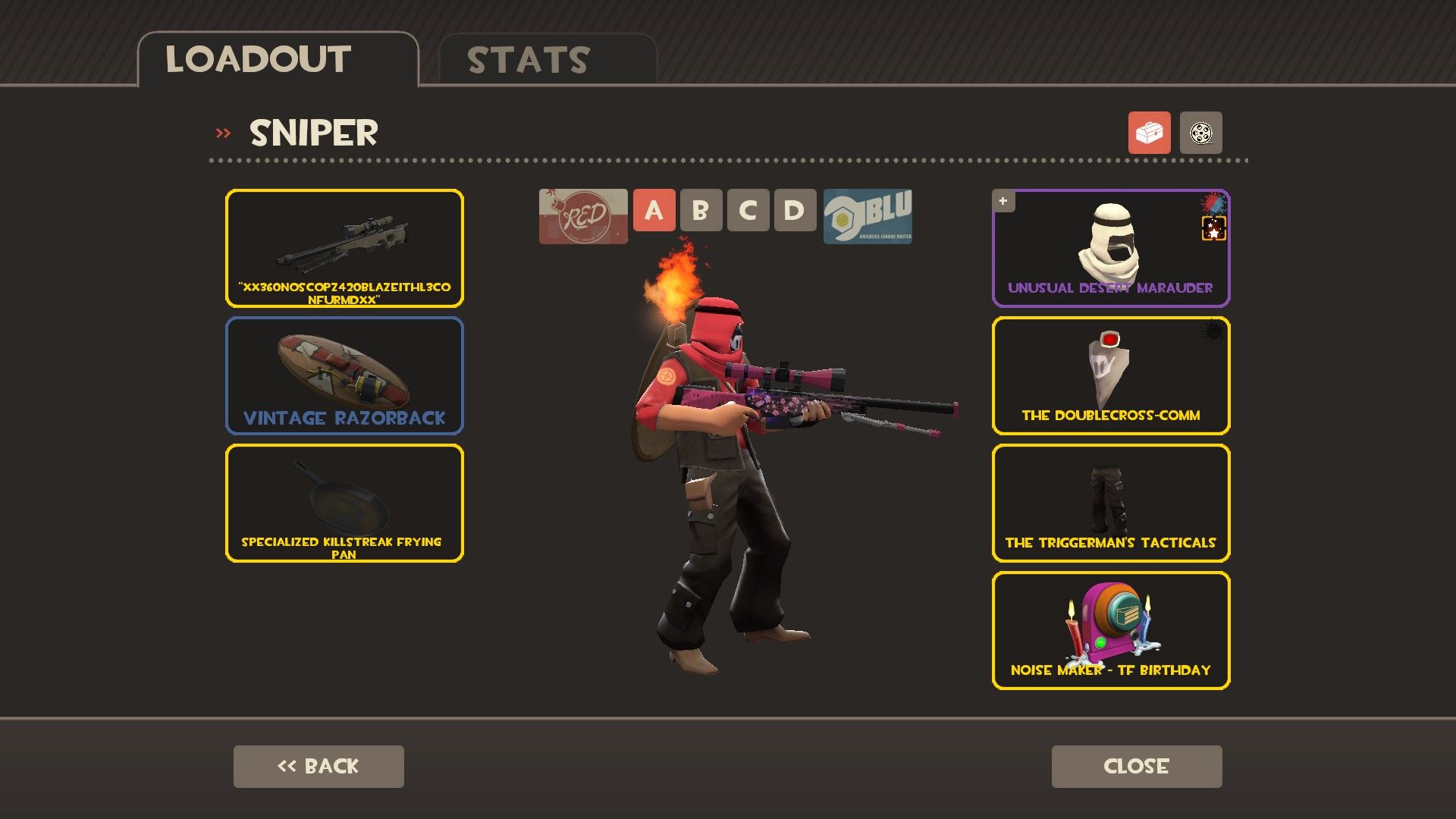Open the film reel taunt loadout
The height and width of the screenshot is (819, 1456).
point(1200,133)
